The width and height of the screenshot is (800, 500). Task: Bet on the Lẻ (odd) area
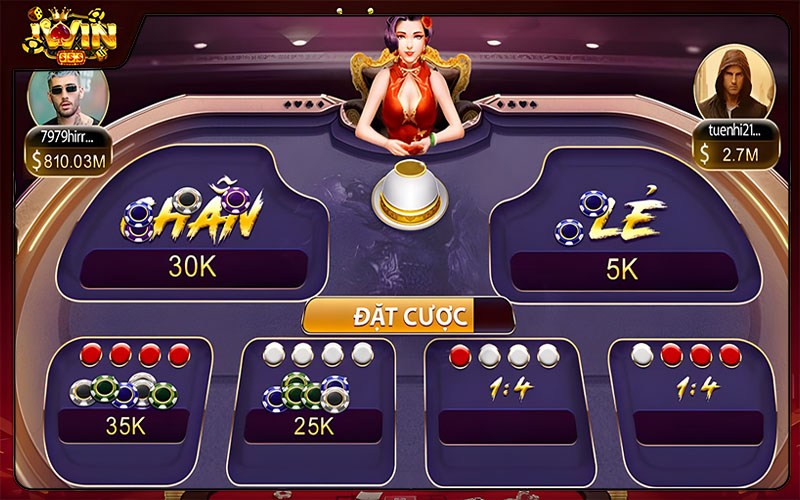pyautogui.click(x=620, y=228)
